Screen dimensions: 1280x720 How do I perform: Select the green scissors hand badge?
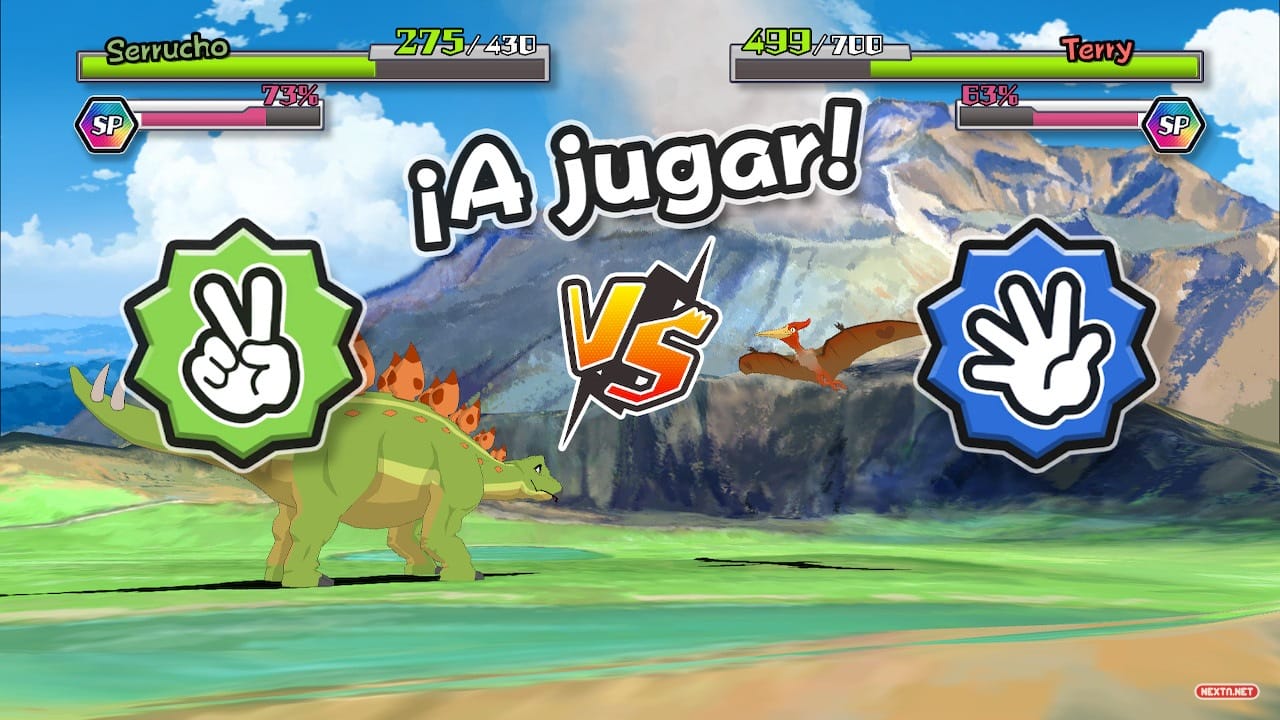(242, 342)
